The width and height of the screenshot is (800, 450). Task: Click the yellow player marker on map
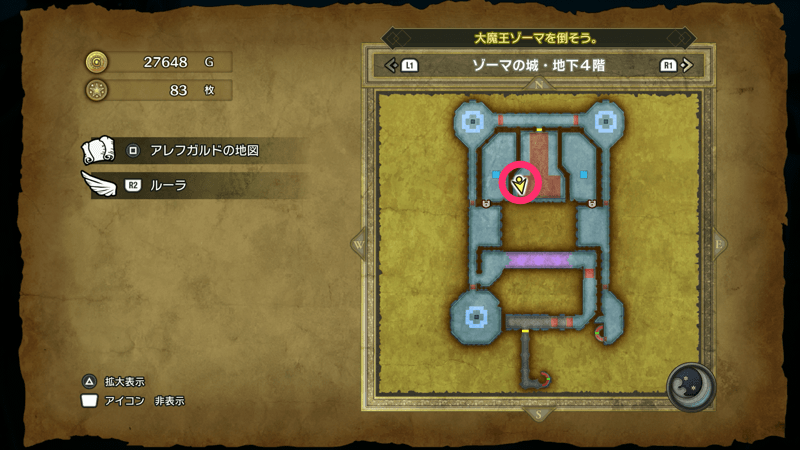[520, 183]
